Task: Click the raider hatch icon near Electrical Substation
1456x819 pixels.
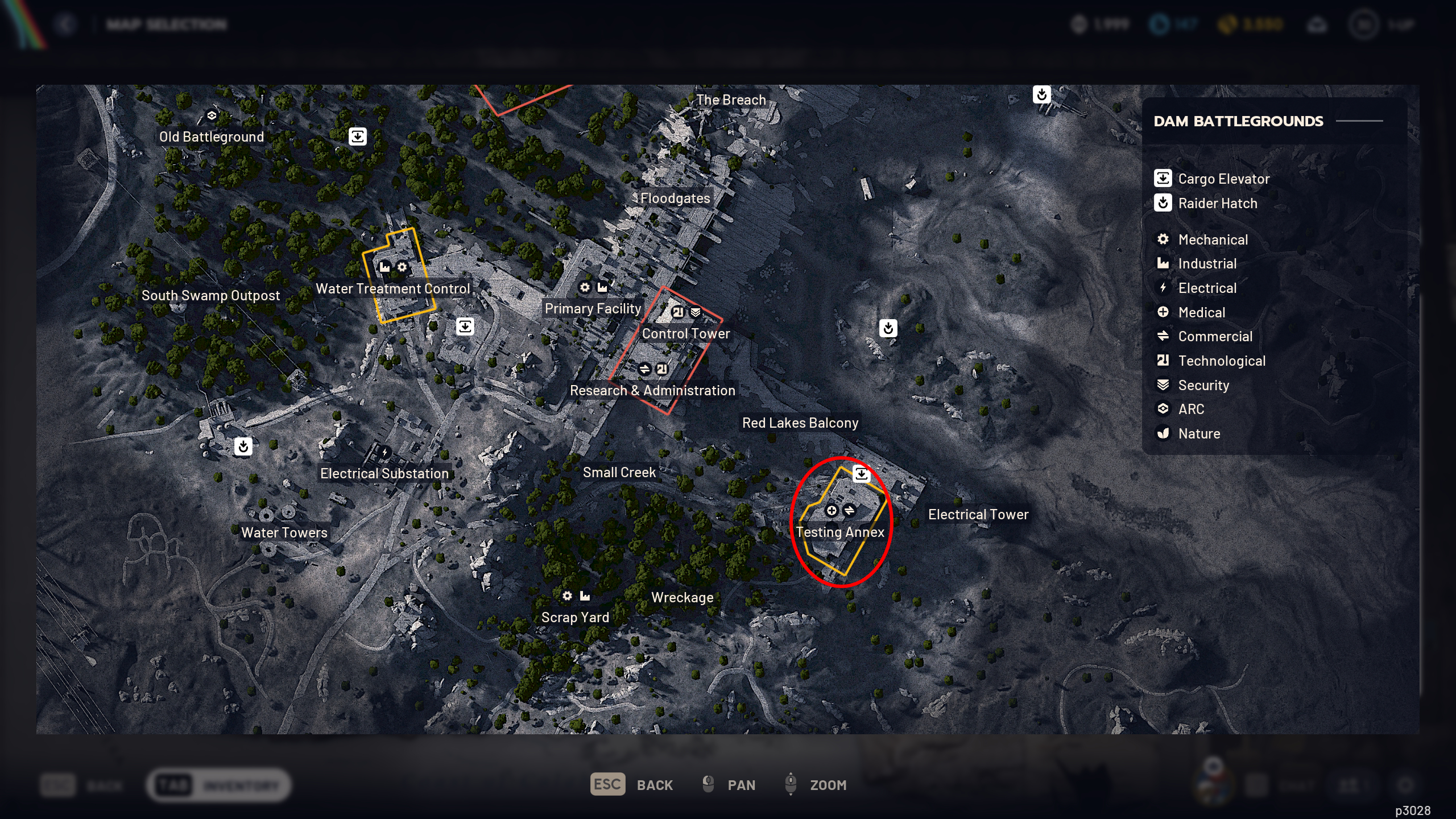Action: coord(243,446)
